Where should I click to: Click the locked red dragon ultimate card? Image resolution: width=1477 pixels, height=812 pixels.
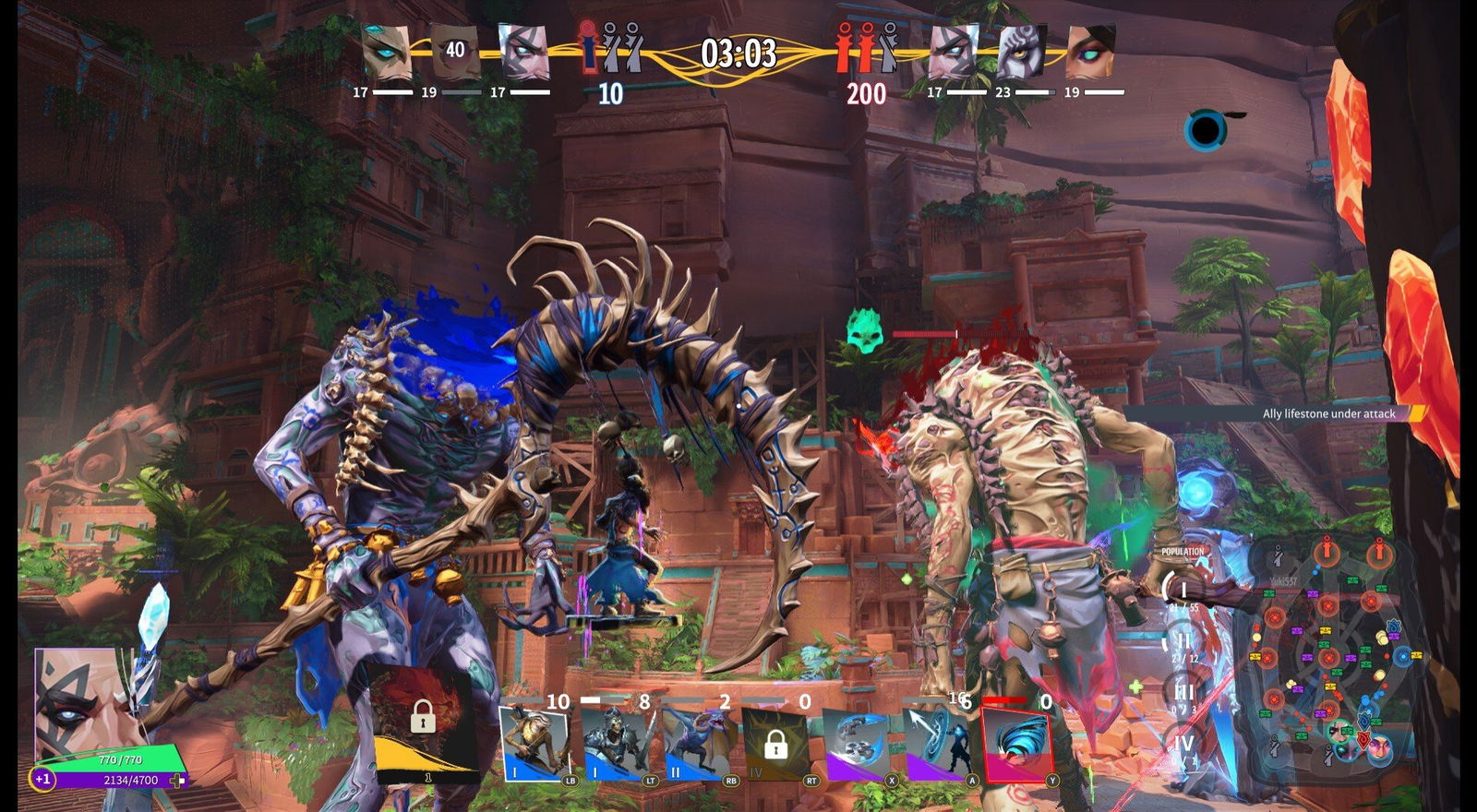pos(423,722)
